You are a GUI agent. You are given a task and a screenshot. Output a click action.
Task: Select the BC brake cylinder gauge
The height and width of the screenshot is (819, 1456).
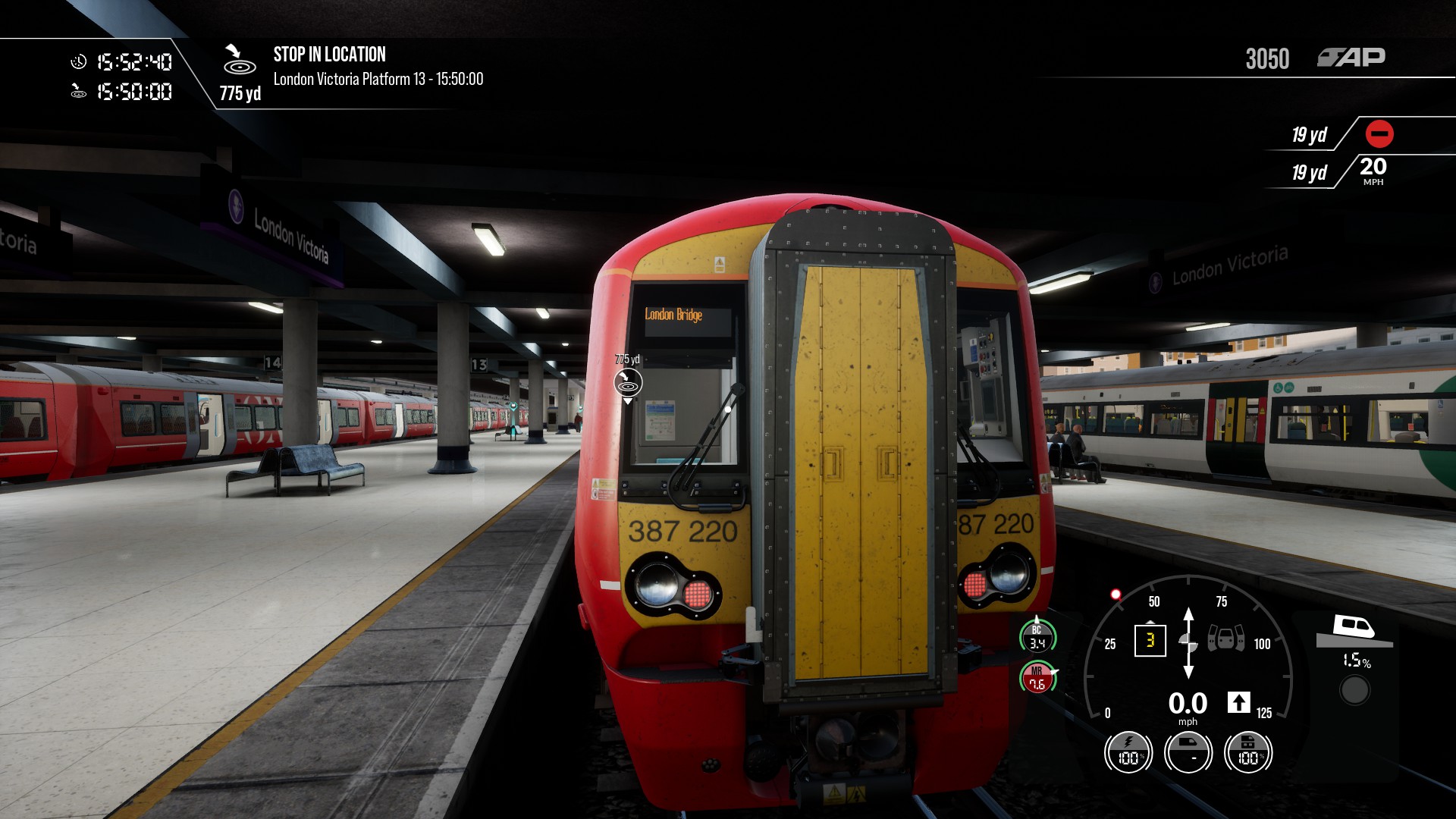(x=1037, y=637)
